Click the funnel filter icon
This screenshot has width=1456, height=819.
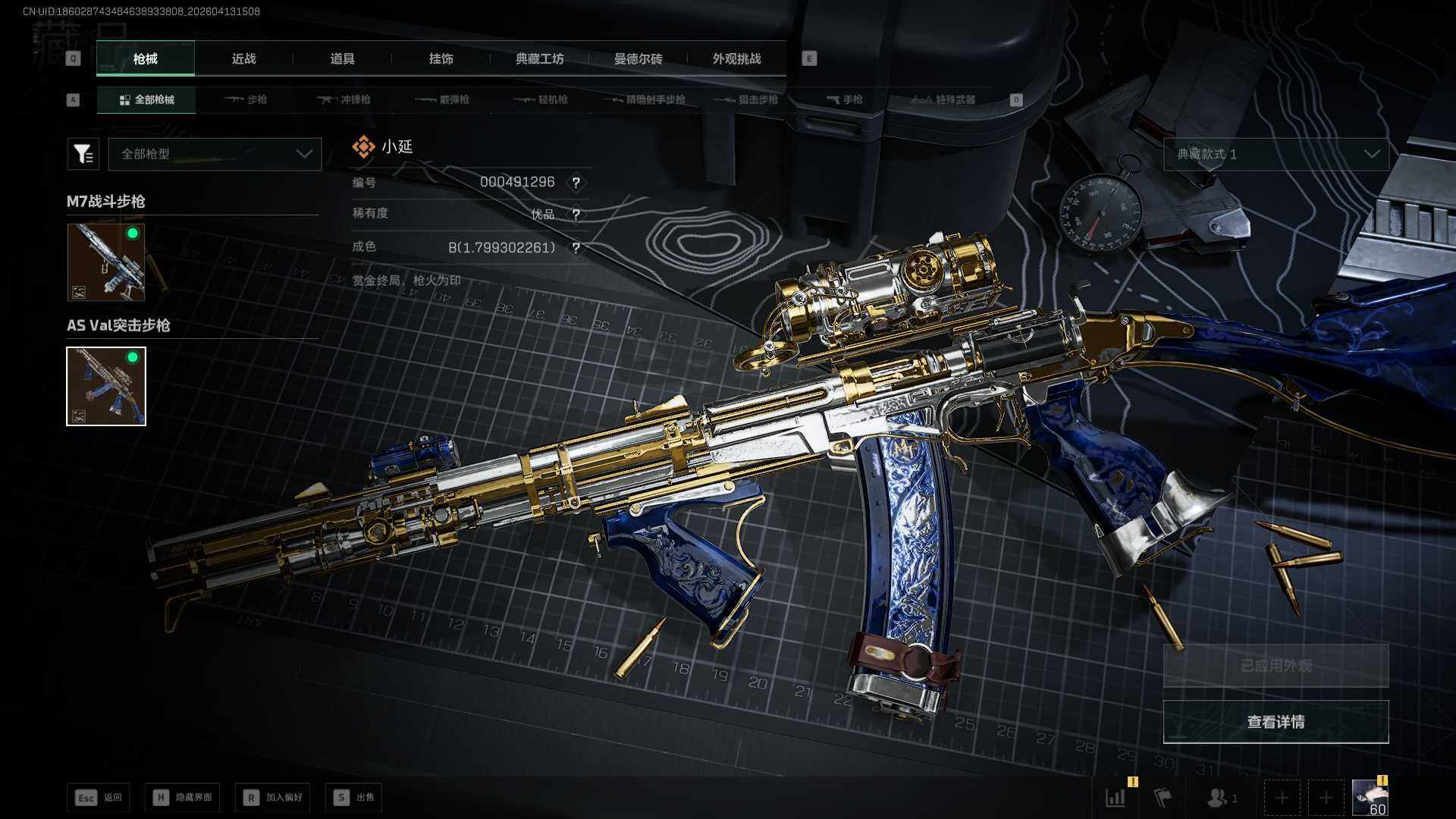tap(83, 154)
